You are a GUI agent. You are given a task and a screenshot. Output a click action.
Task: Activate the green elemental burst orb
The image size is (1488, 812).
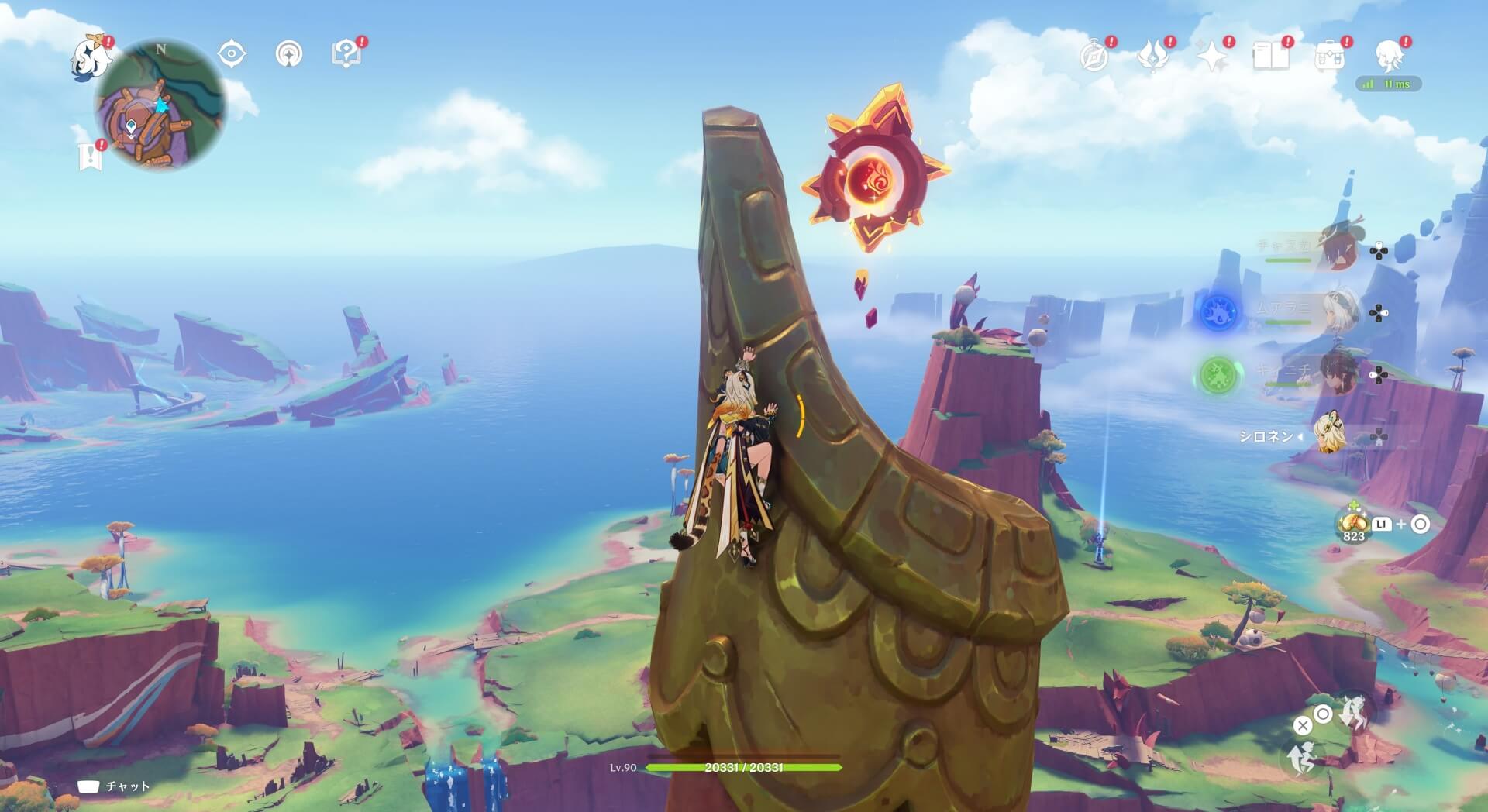click(x=1218, y=374)
